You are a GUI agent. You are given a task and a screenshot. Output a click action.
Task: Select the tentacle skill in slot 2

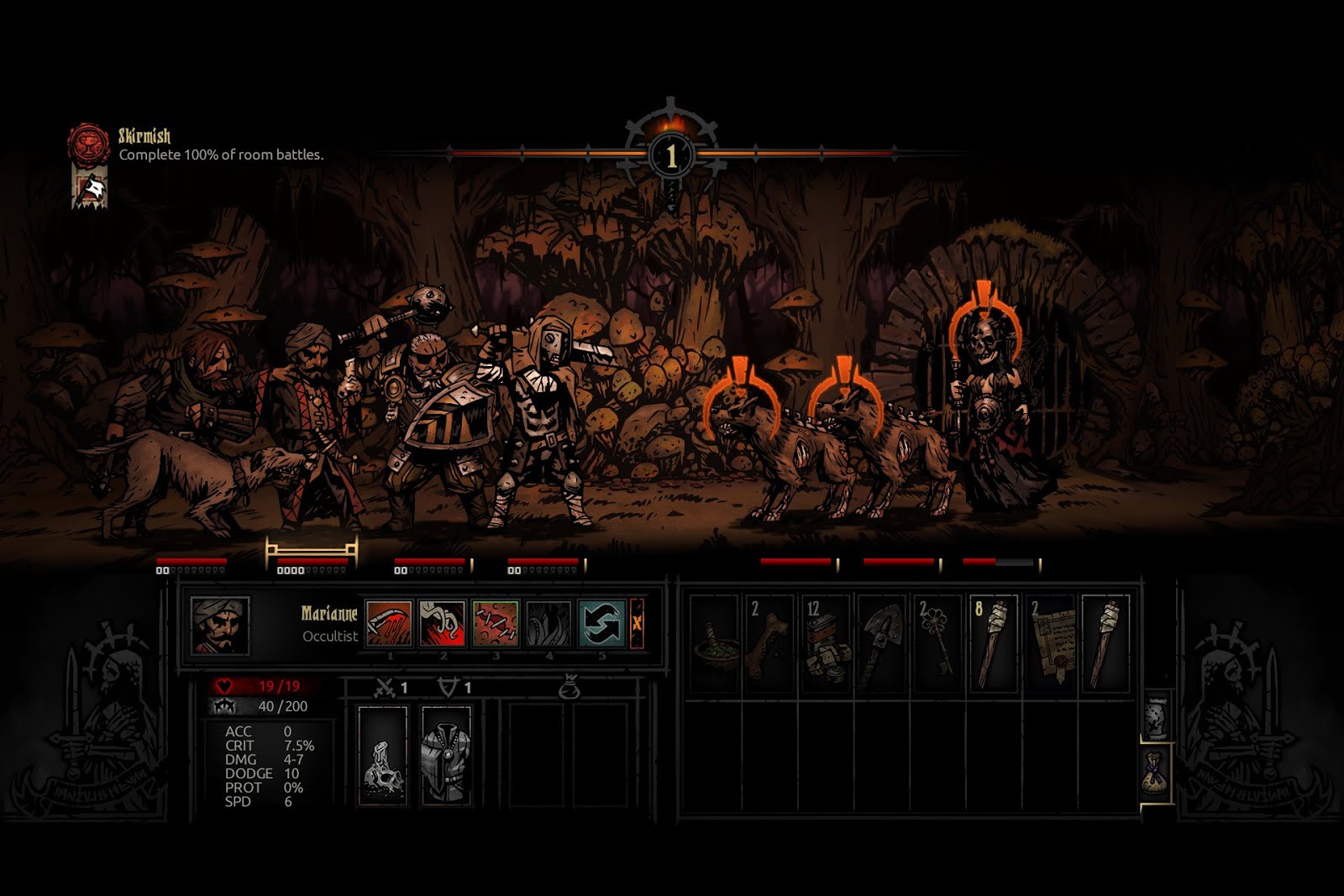442,623
